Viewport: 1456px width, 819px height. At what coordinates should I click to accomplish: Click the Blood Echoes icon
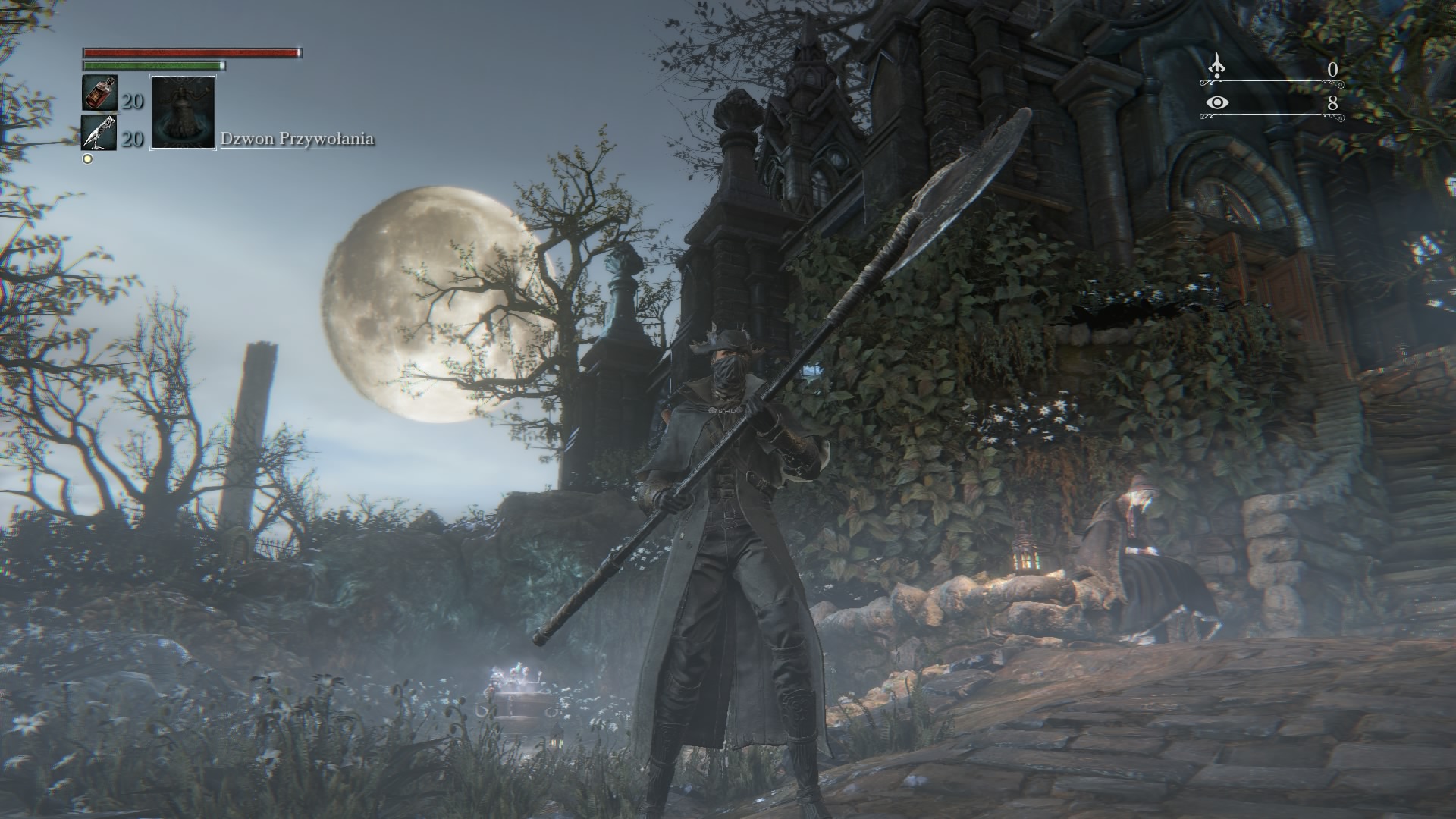1216,66
